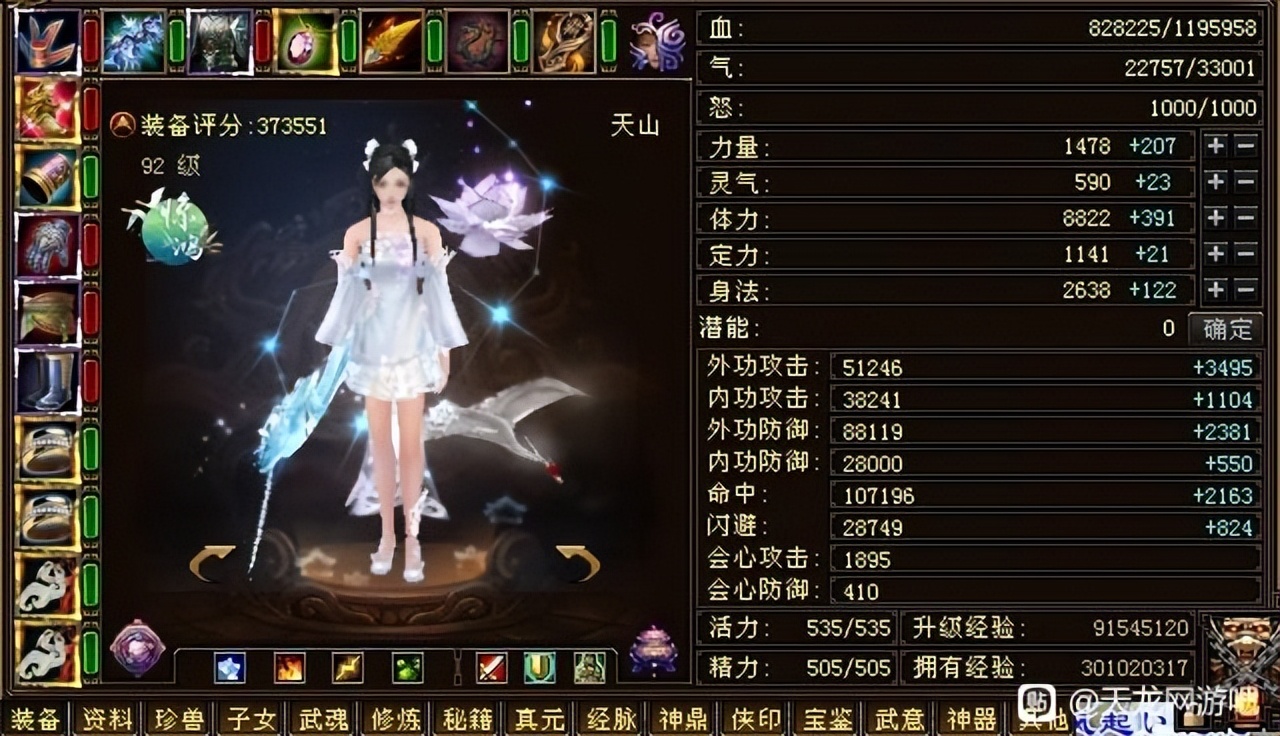
Task: Switch to the 神鼎 tab
Action: 684,719
